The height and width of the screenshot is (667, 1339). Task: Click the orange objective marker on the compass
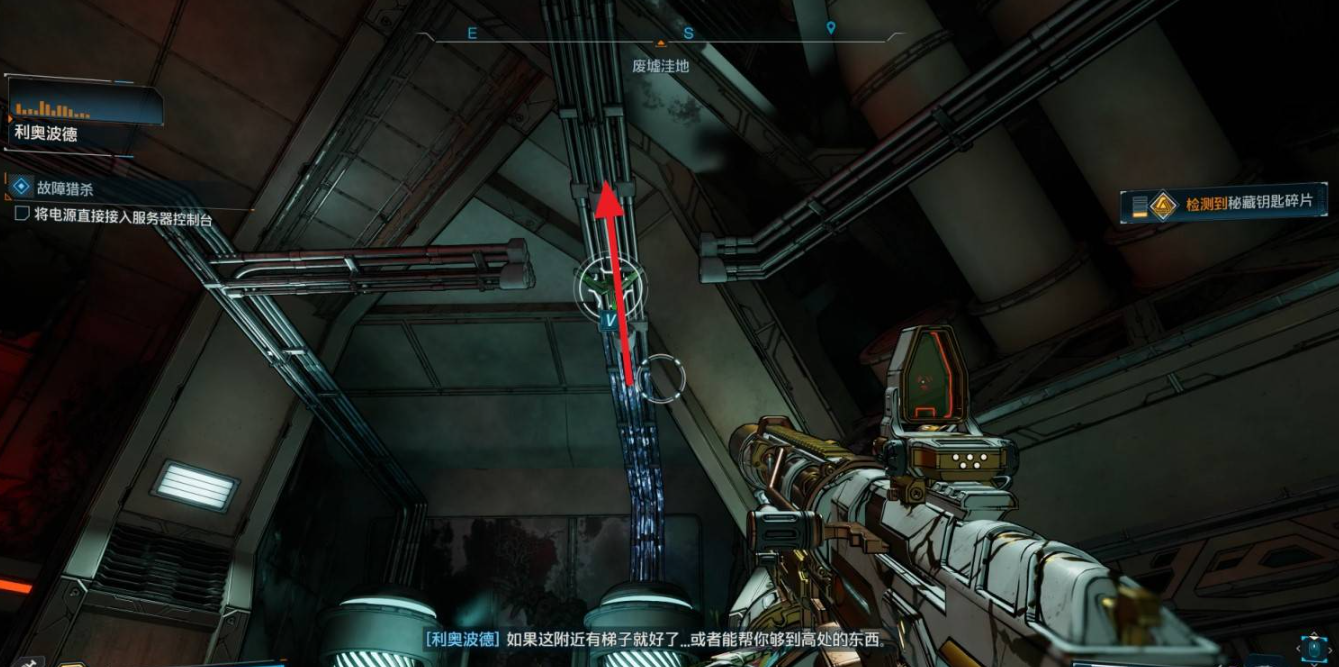(x=660, y=43)
